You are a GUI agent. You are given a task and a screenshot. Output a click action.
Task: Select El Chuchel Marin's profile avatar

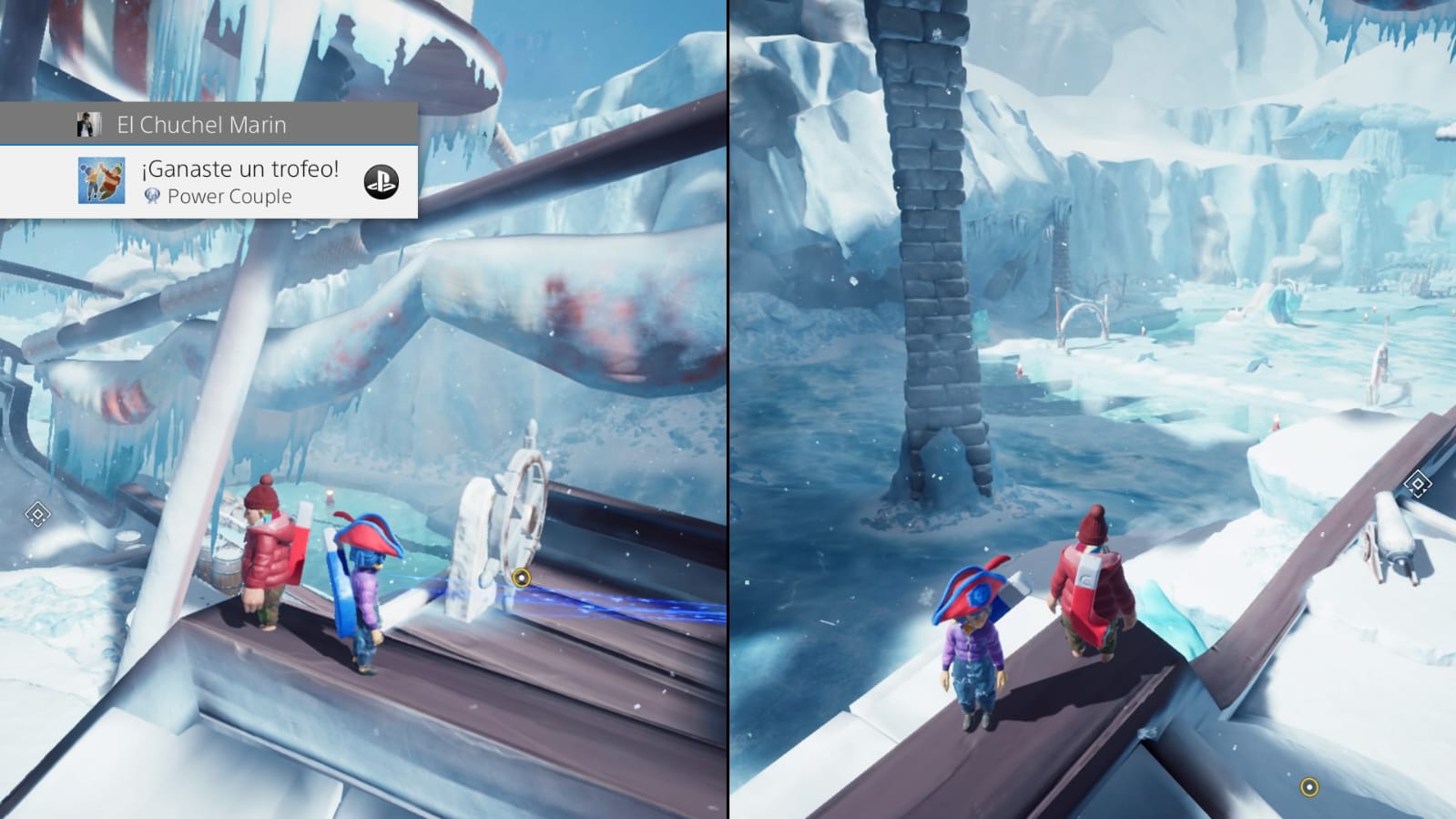click(x=88, y=125)
